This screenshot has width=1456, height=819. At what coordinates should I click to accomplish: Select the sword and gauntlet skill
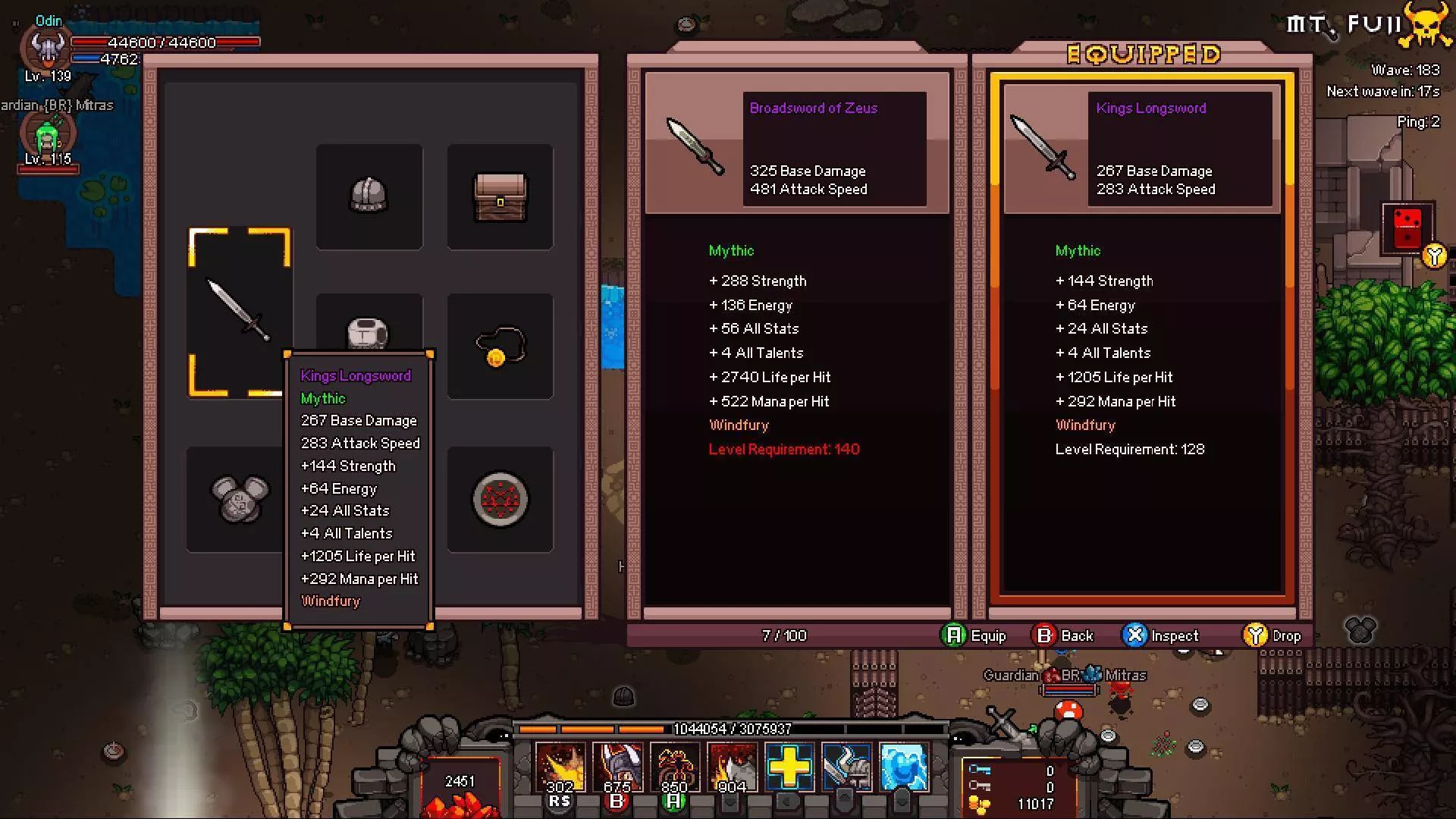point(846,767)
